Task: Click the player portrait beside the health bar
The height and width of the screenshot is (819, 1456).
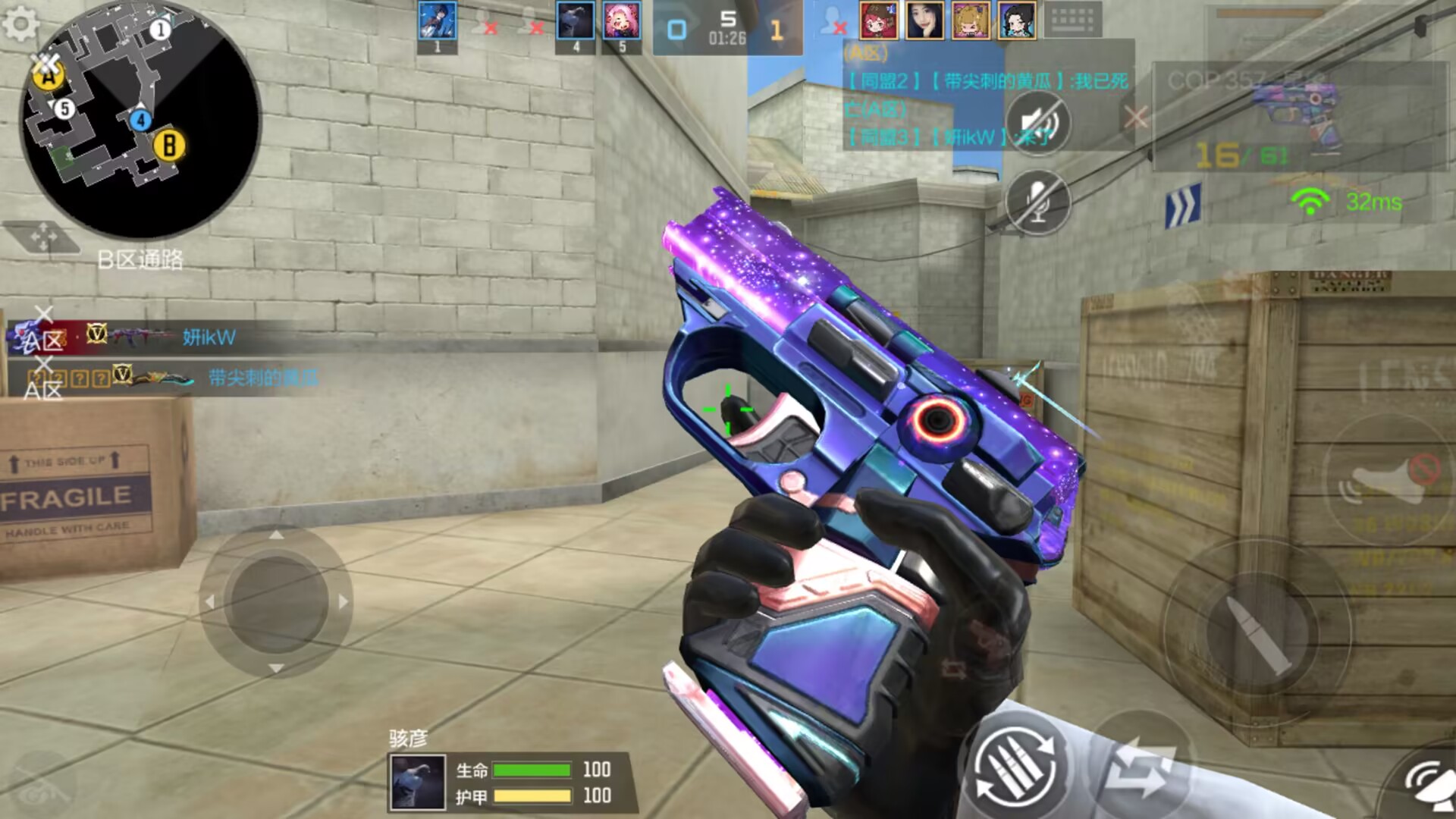Action: coord(417,783)
